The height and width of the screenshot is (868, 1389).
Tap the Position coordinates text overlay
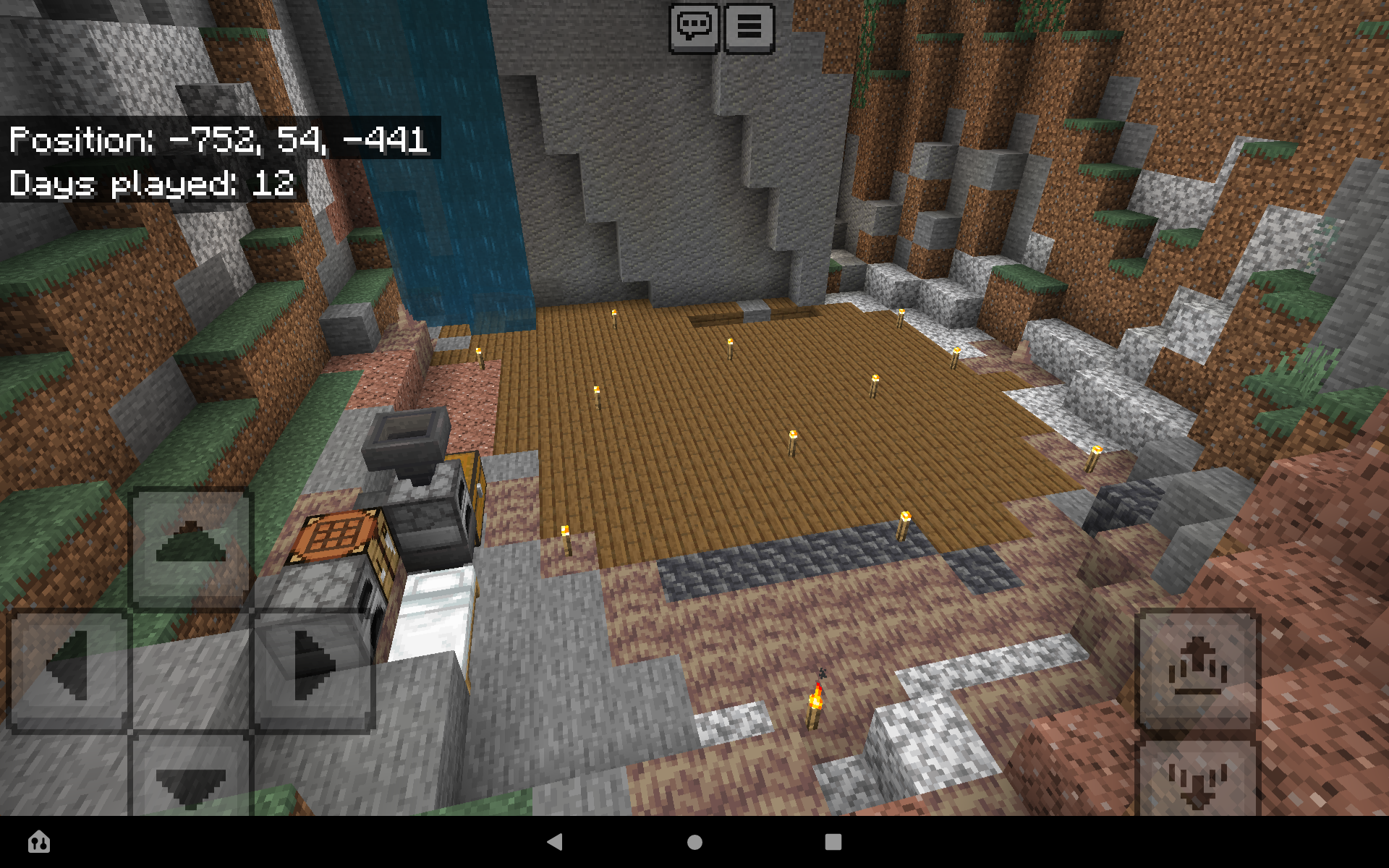click(217, 142)
